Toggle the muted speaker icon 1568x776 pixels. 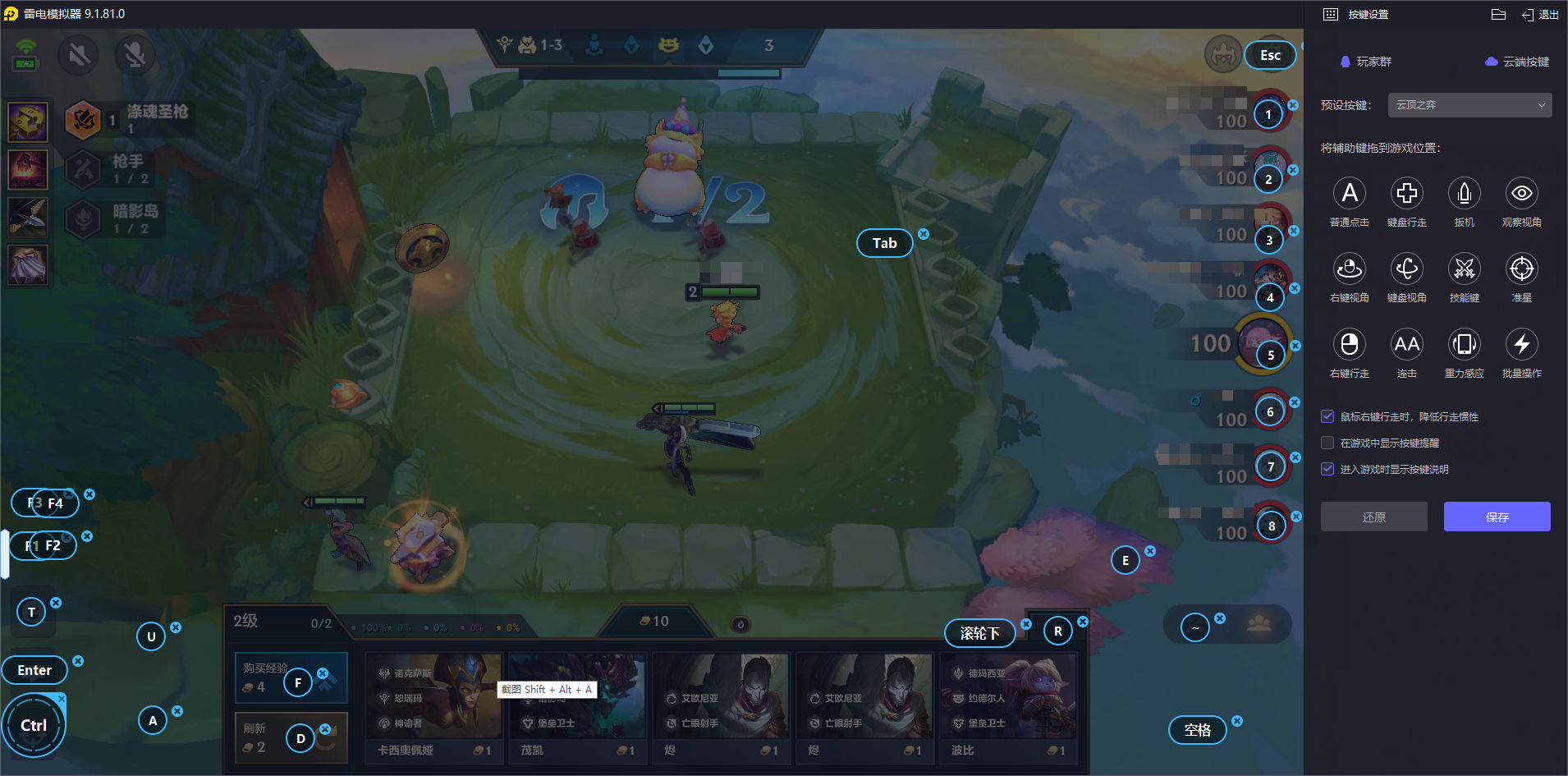[x=79, y=55]
